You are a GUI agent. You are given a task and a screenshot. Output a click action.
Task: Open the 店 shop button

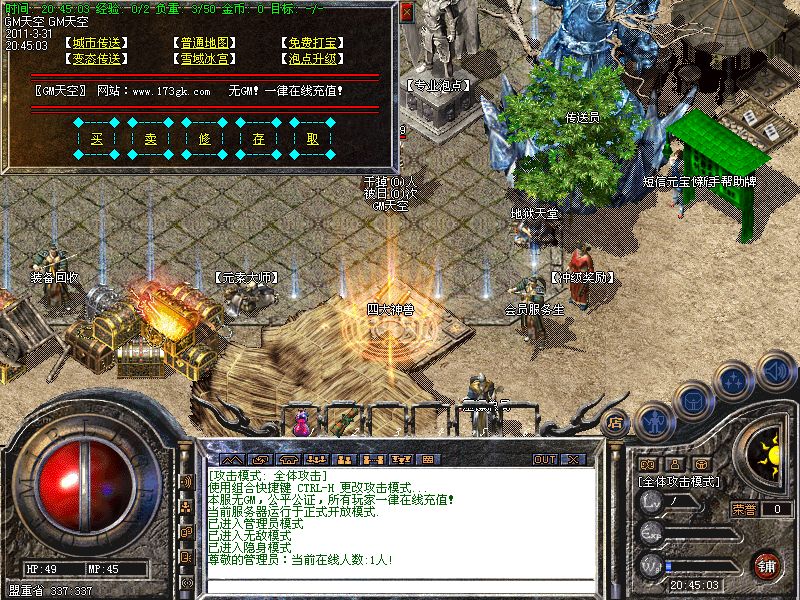pos(617,422)
